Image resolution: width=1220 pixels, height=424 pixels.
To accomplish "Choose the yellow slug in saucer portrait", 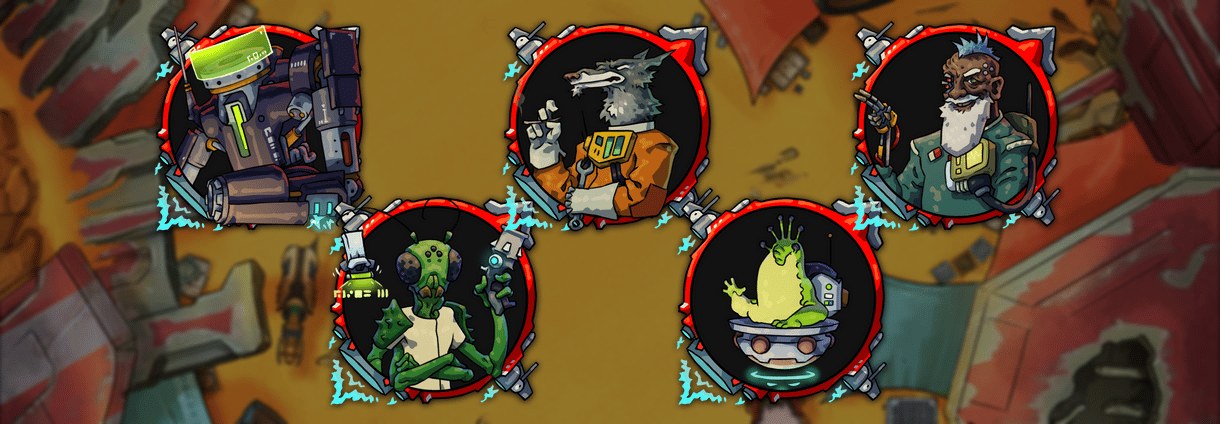I will coord(782,300).
